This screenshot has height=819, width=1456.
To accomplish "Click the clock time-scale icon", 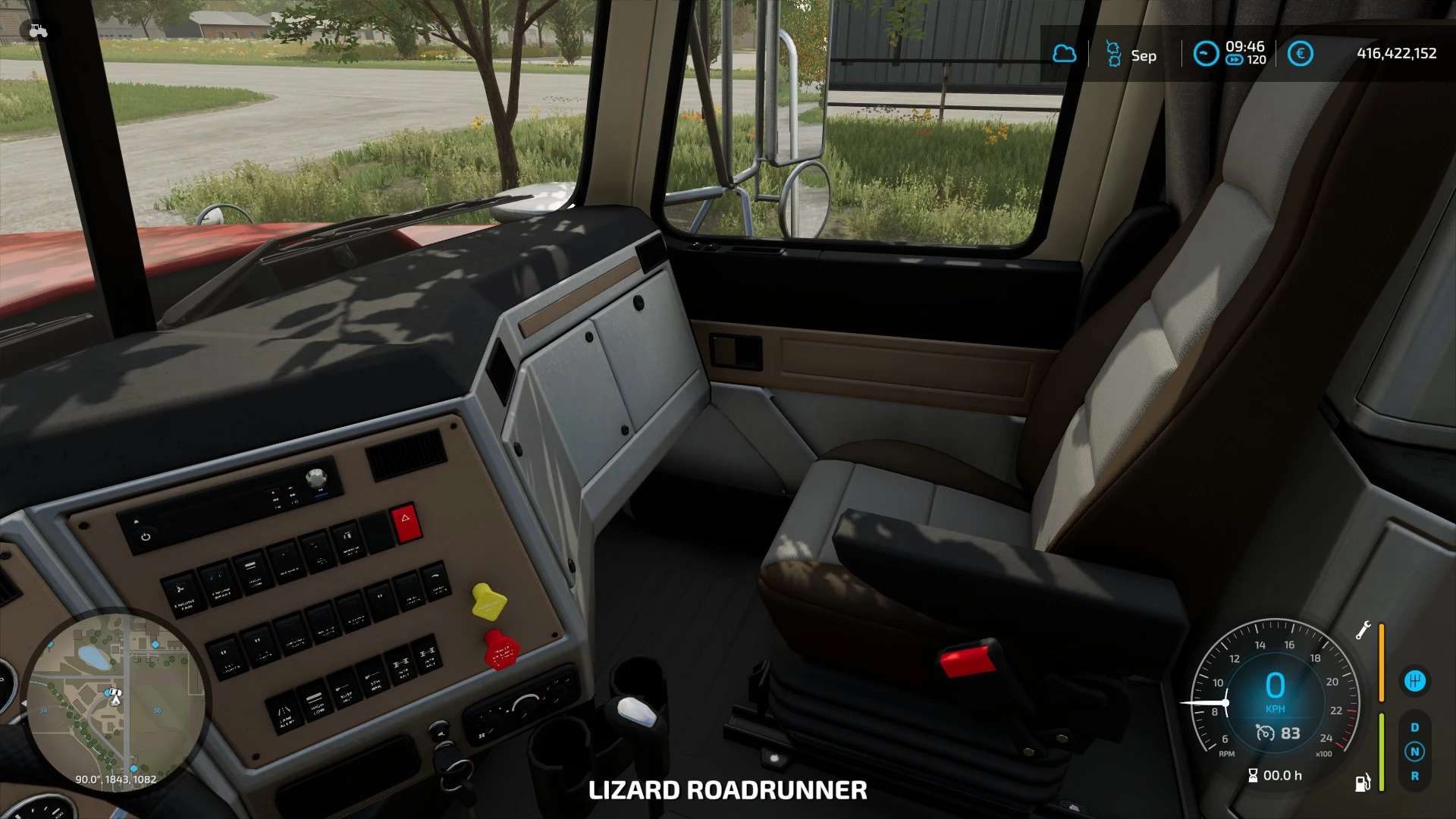I will (x=1205, y=54).
